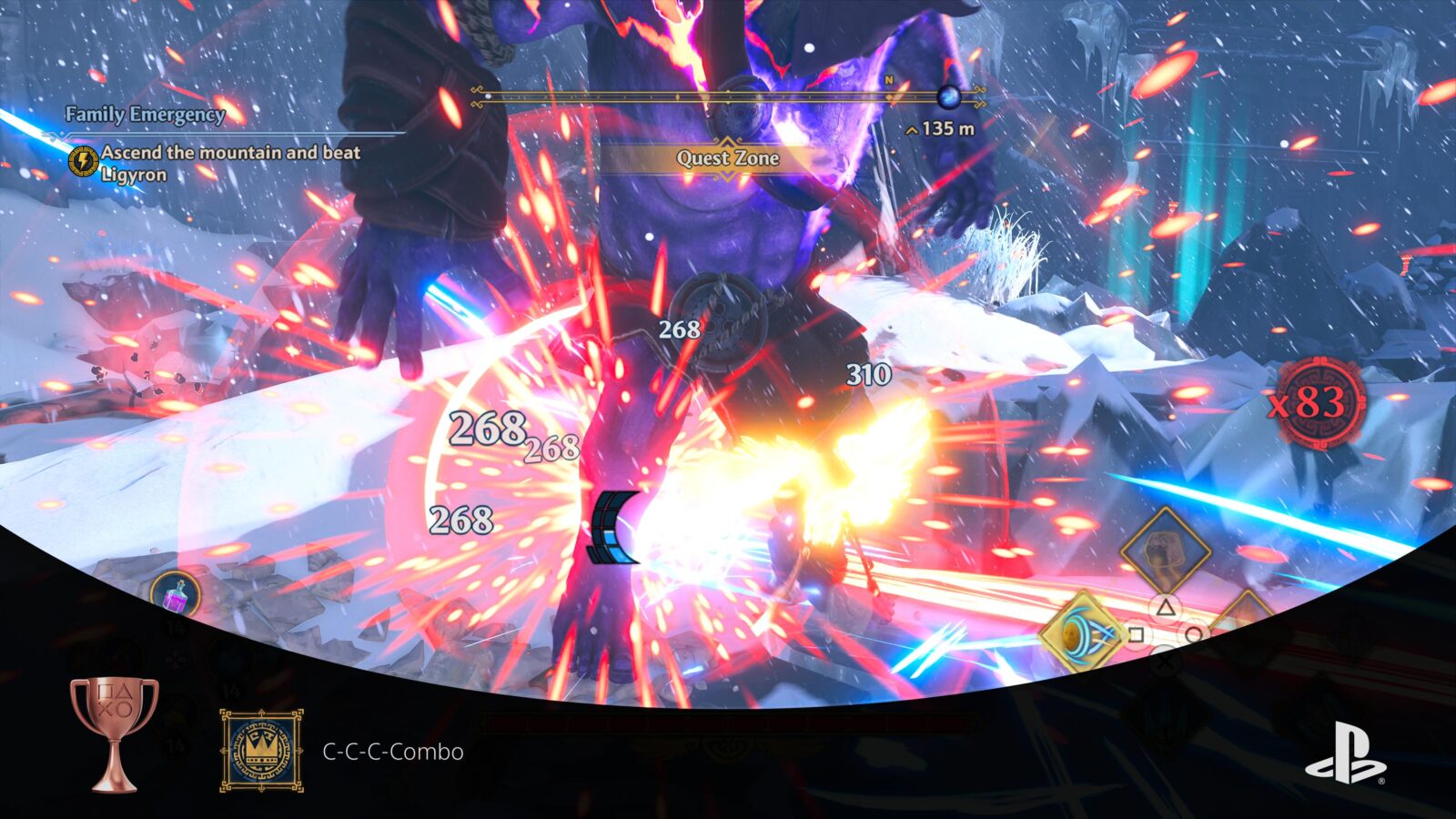Click the bronze trophy cup icon
Image resolution: width=1456 pixels, height=819 pixels.
pos(115,733)
